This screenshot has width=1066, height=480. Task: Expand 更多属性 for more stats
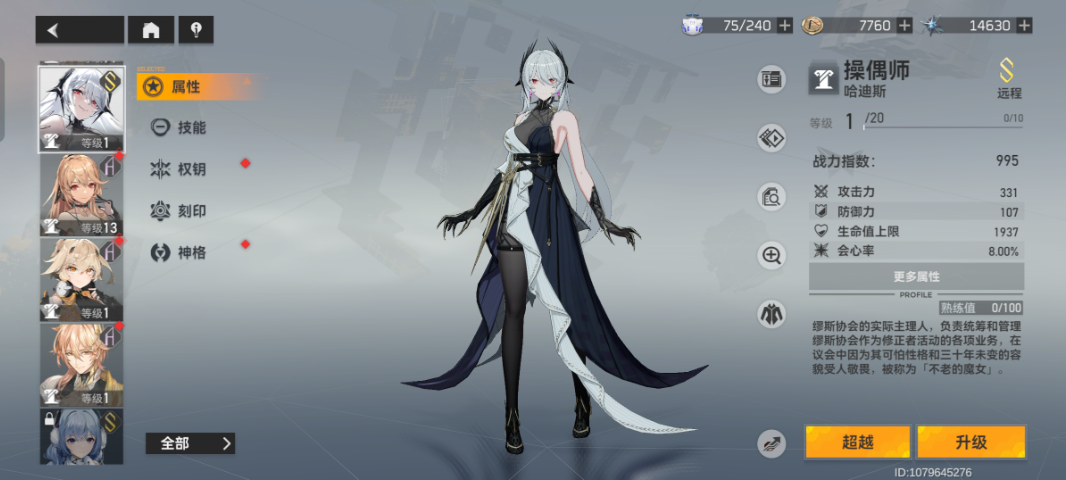coord(916,276)
